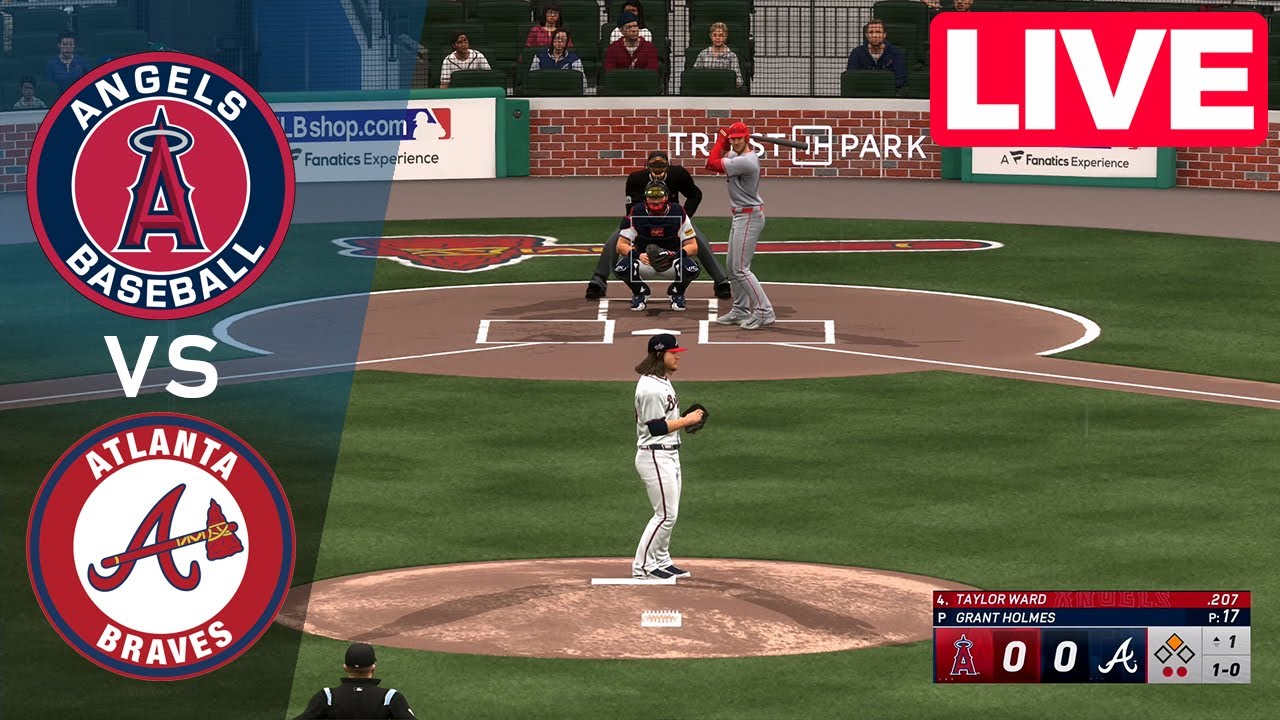This screenshot has height=720, width=1280.
Task: Click the .207 batting average stat
Action: click(1222, 598)
